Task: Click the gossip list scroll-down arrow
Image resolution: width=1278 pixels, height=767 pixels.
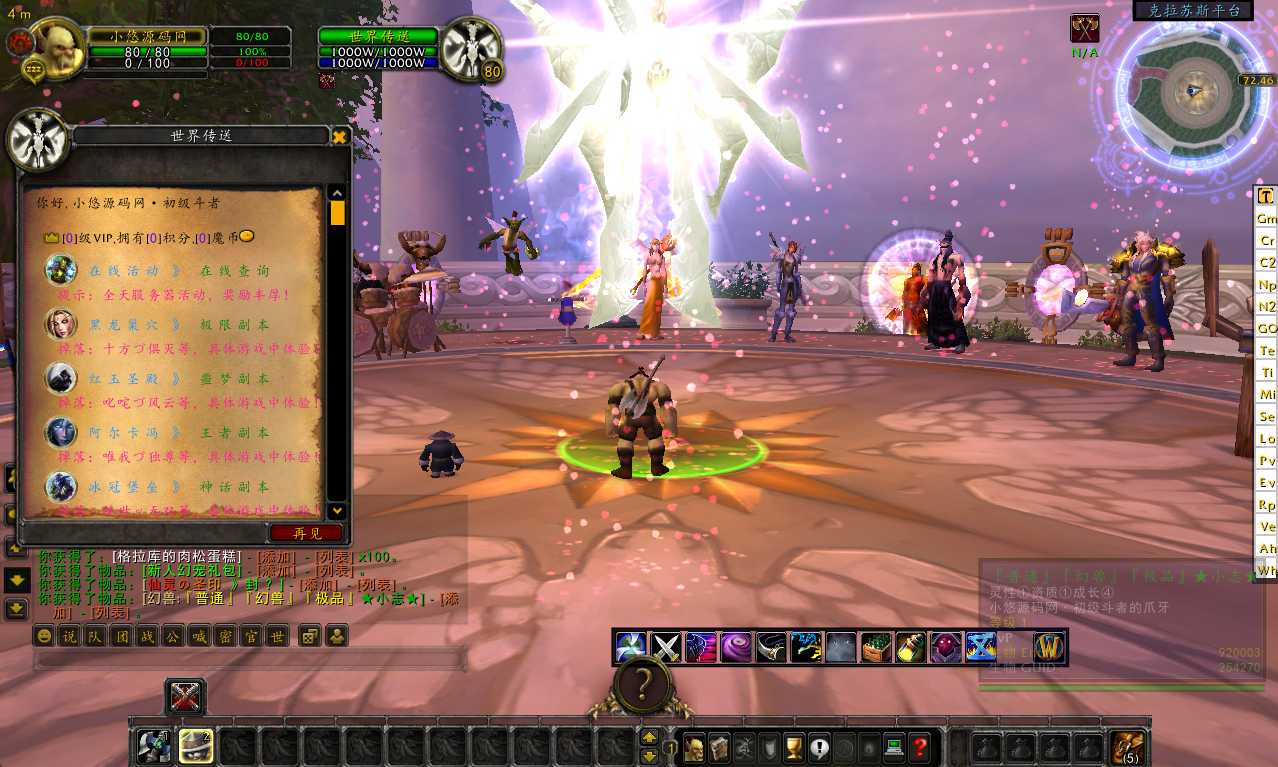Action: click(x=337, y=510)
